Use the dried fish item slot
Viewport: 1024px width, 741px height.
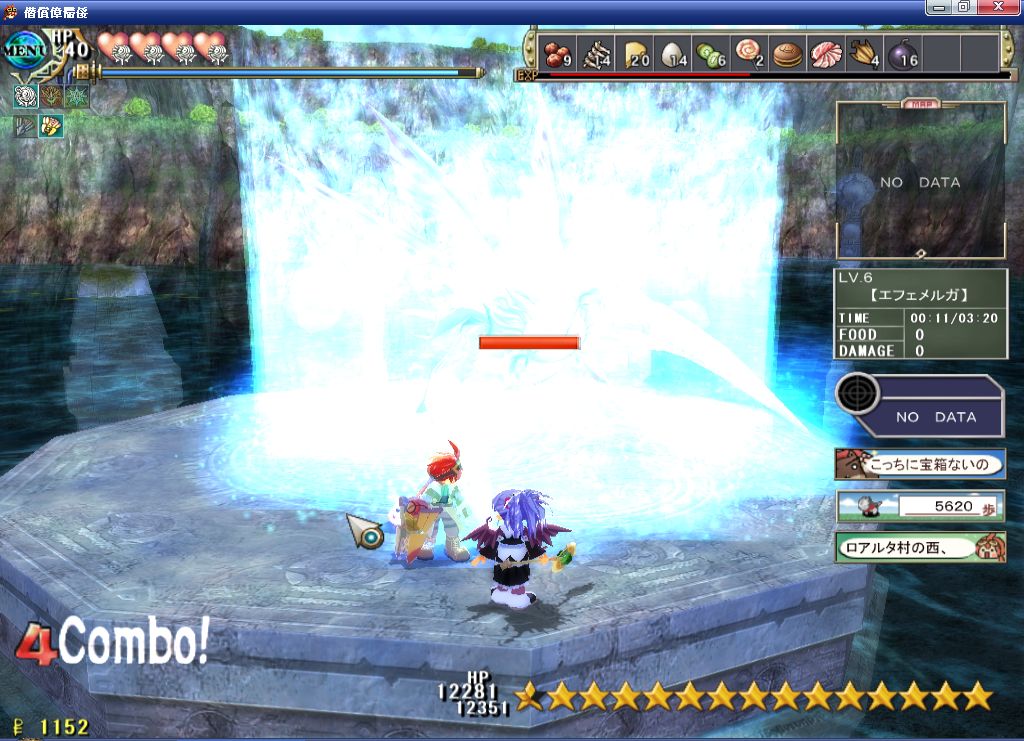click(597, 53)
